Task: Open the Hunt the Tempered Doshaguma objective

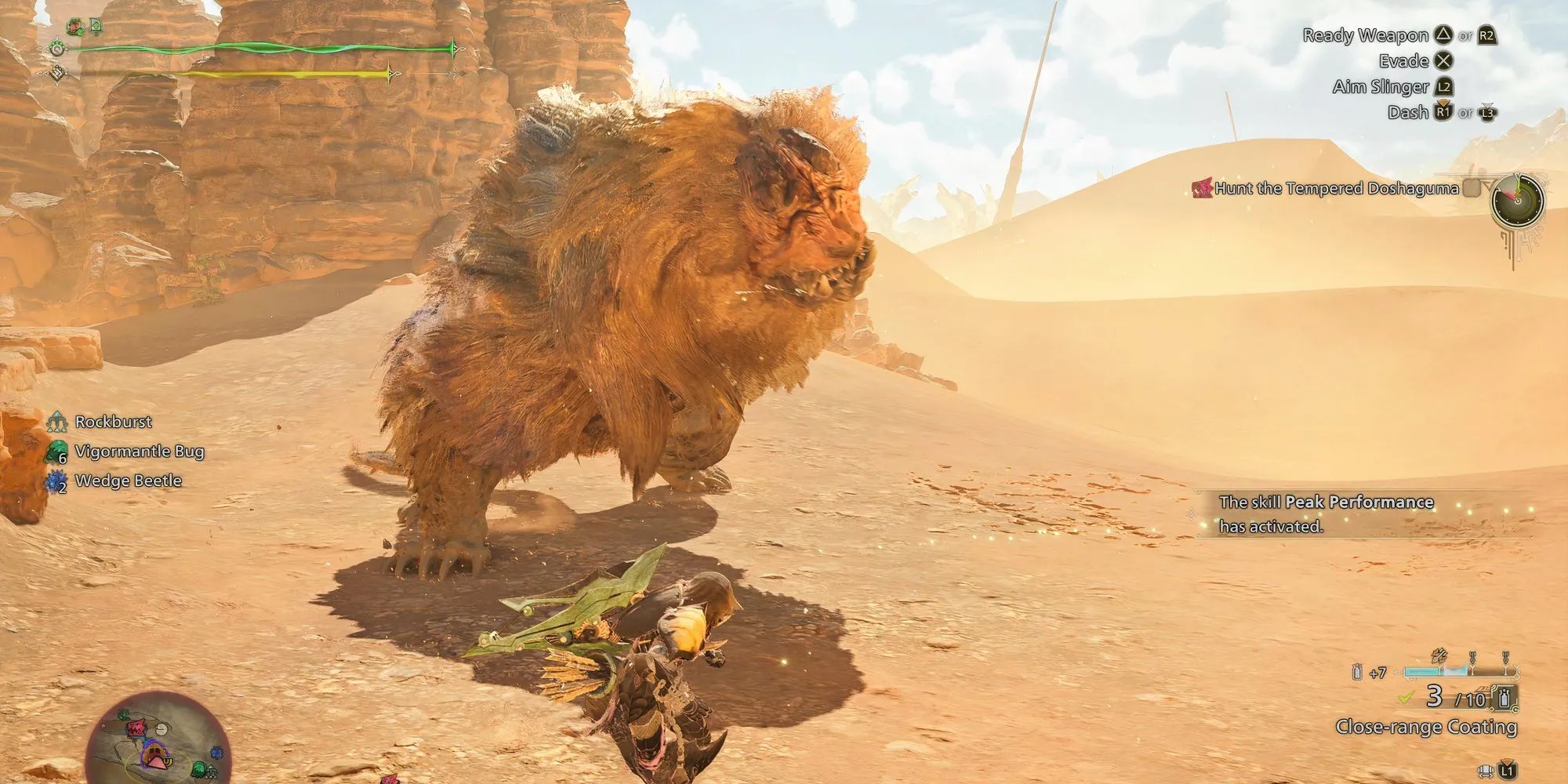Action: 1336,188
